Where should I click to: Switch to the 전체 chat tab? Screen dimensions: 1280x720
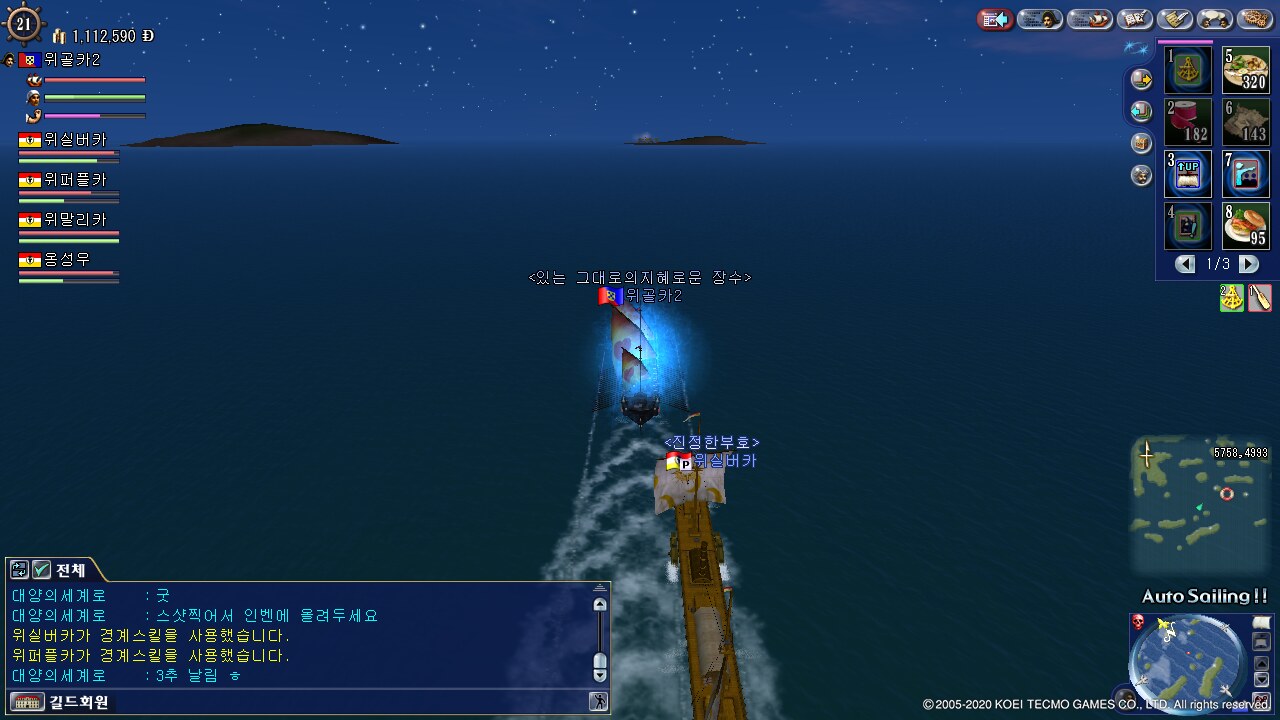tap(70, 570)
